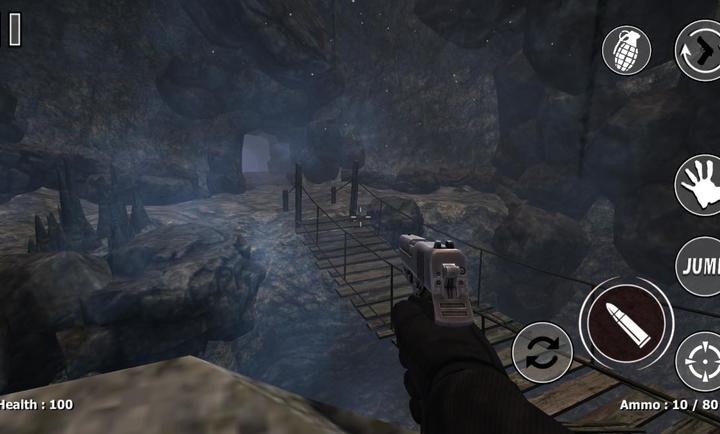Aim down sights with the crosshair button
The height and width of the screenshot is (434, 720).
(699, 361)
